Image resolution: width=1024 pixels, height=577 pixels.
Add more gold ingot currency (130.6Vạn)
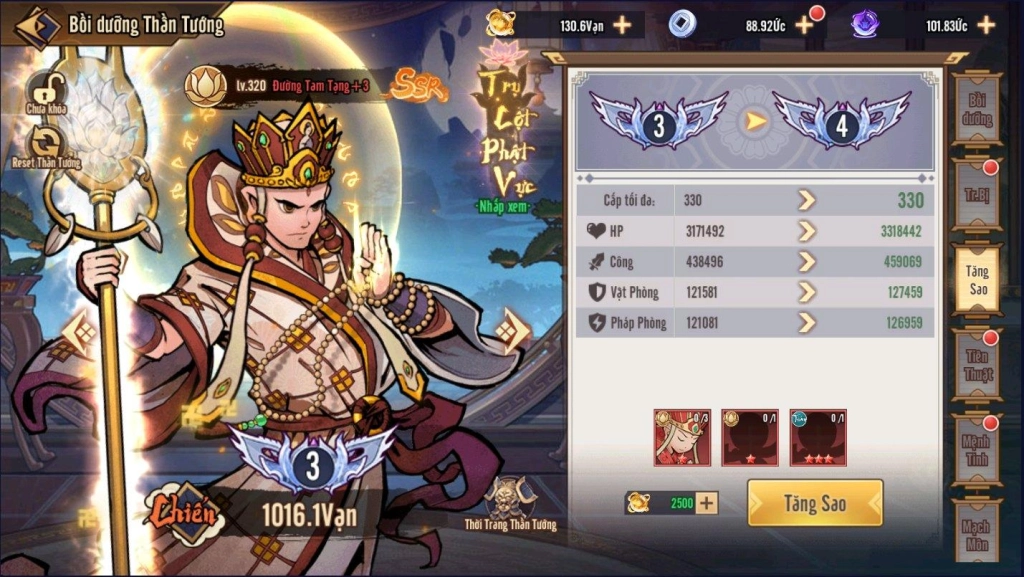pos(622,25)
